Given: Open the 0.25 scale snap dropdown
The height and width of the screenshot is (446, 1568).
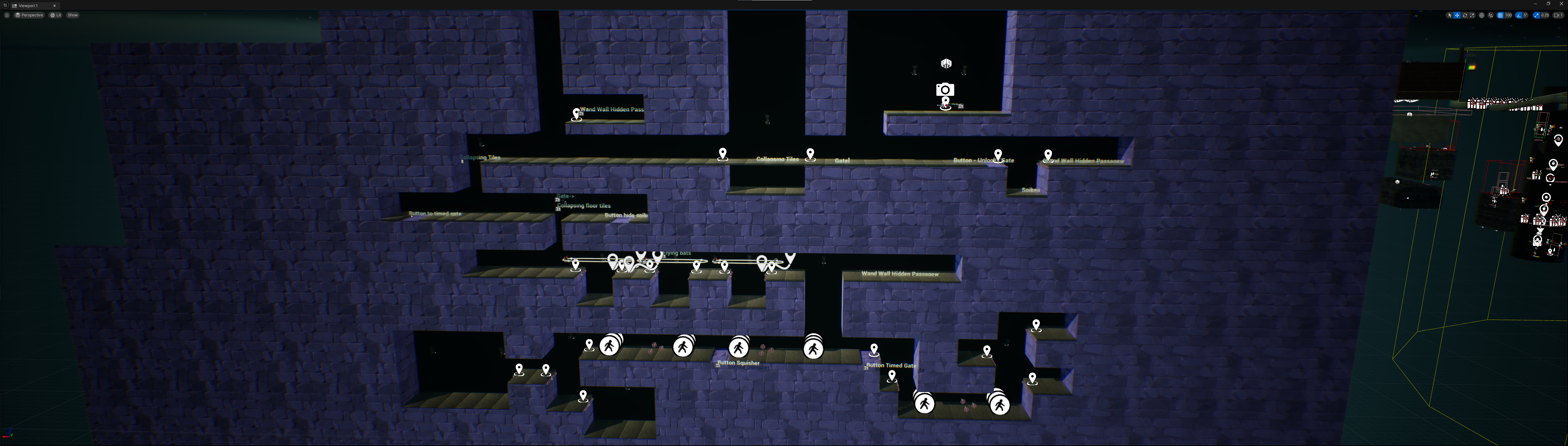Looking at the screenshot, I should (x=1545, y=15).
